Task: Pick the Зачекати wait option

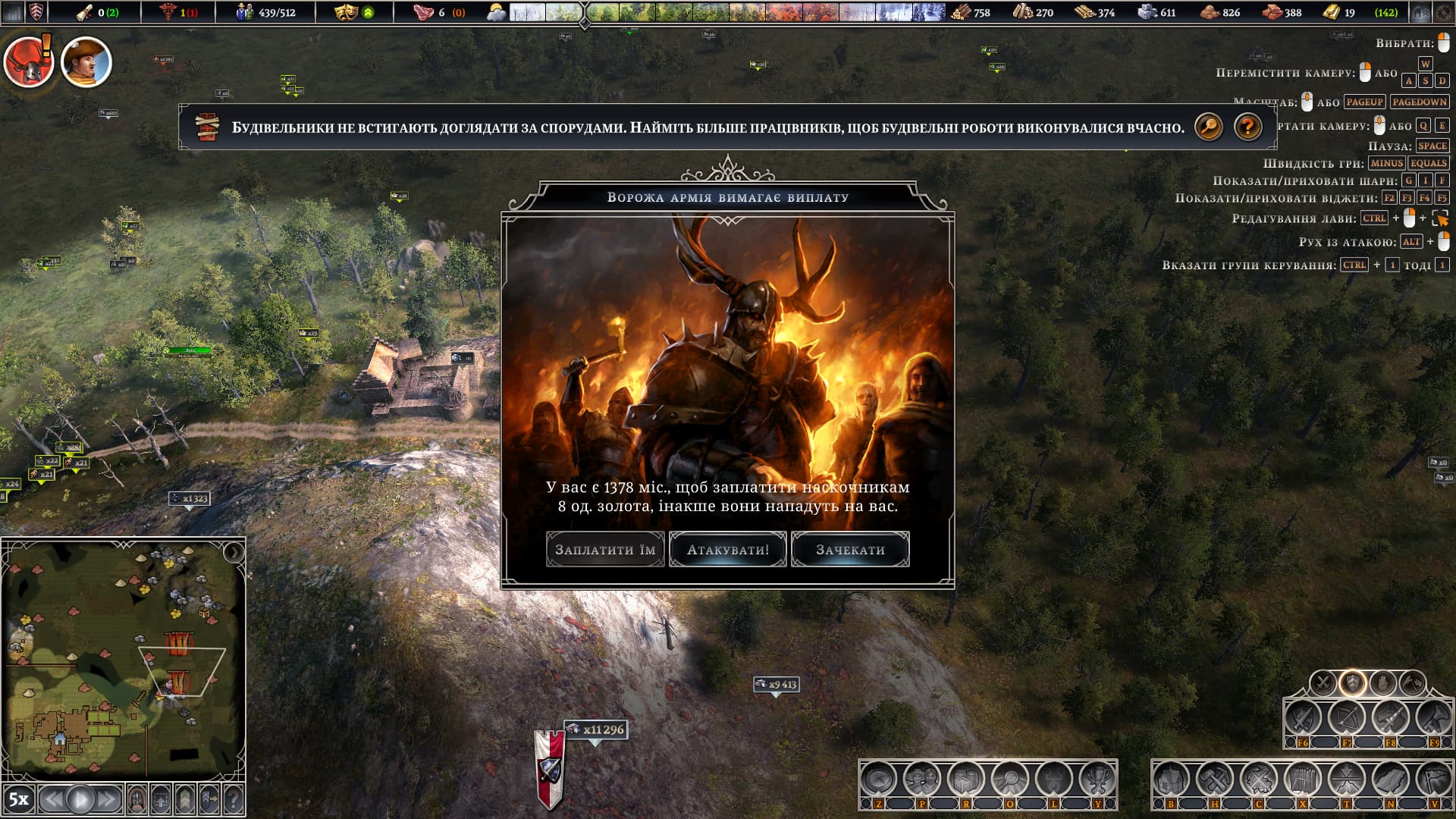Action: click(850, 550)
